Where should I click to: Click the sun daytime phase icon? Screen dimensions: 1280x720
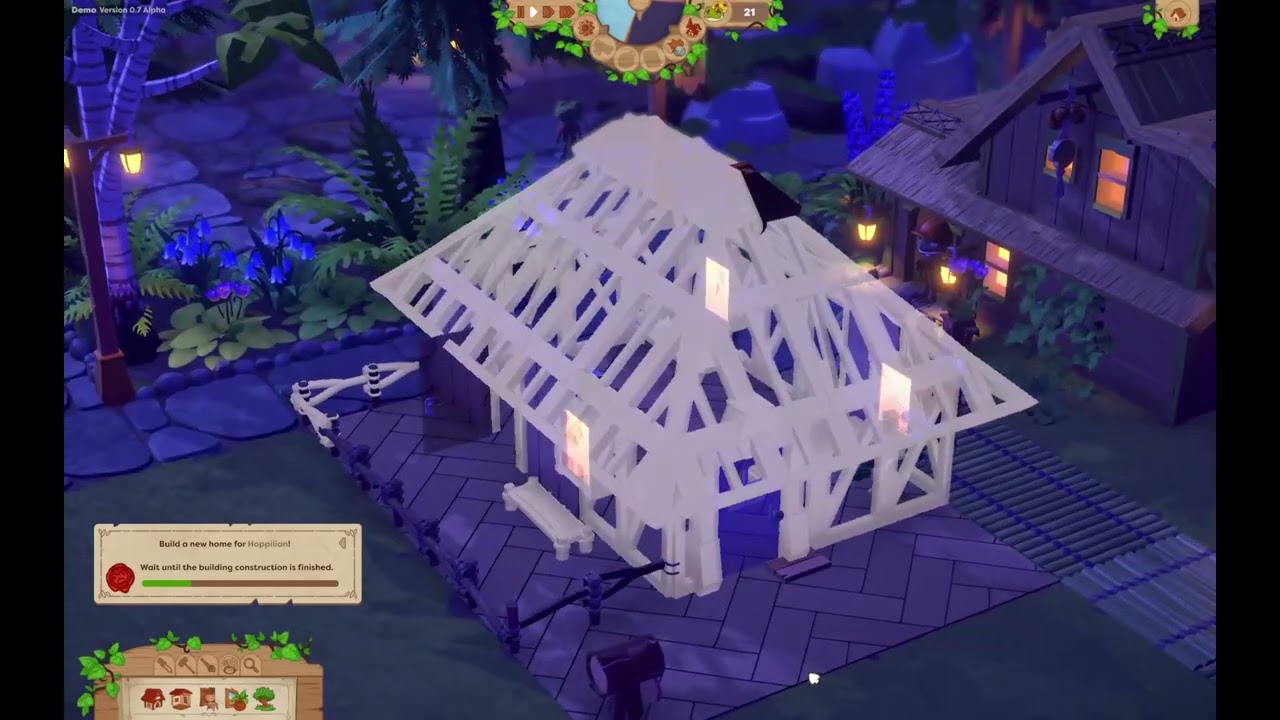coord(586,27)
